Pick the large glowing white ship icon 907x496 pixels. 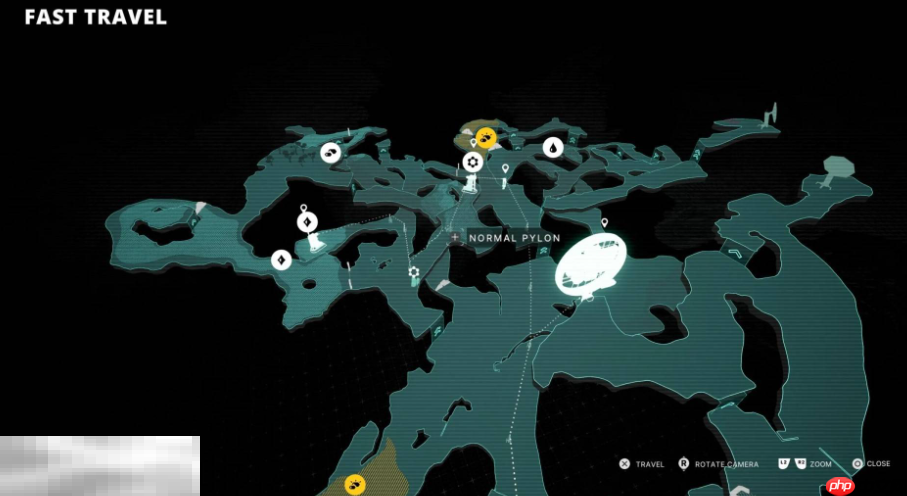[590, 263]
